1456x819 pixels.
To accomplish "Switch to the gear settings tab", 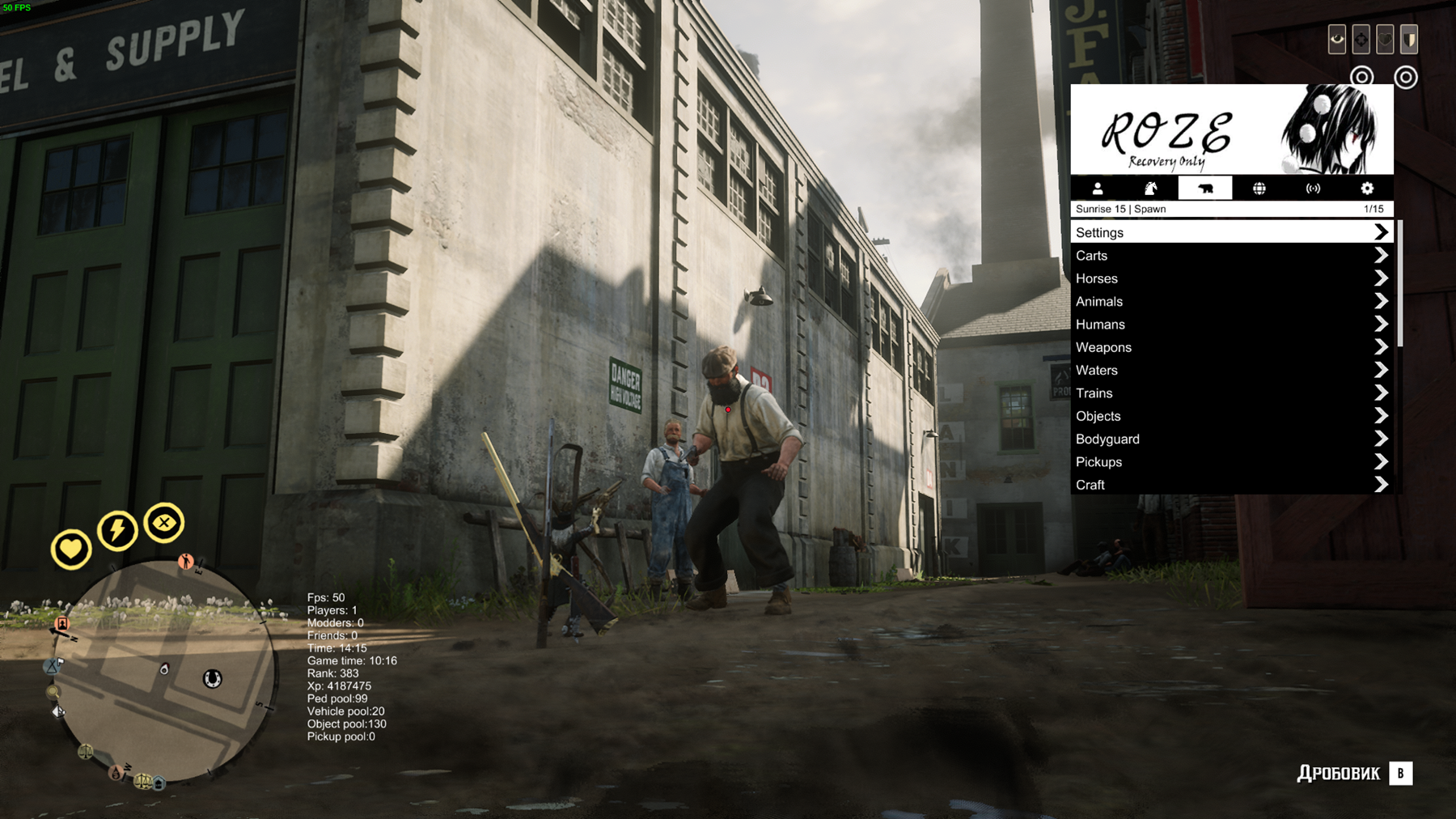I will pyautogui.click(x=1367, y=189).
